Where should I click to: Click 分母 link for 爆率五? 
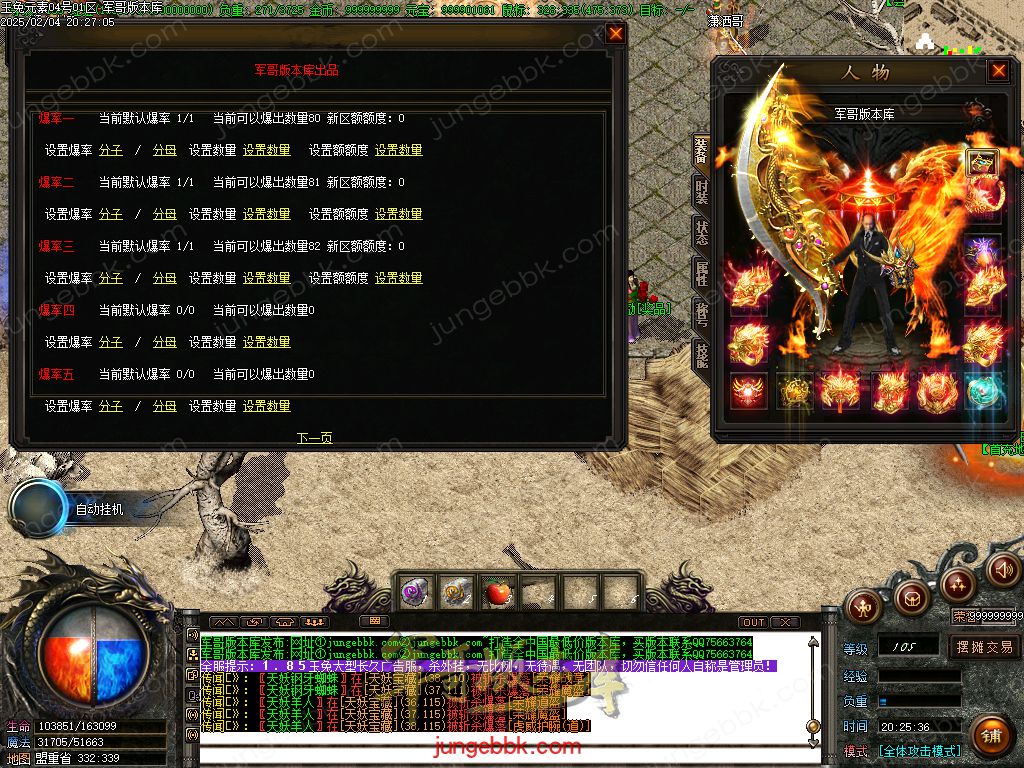(x=164, y=406)
